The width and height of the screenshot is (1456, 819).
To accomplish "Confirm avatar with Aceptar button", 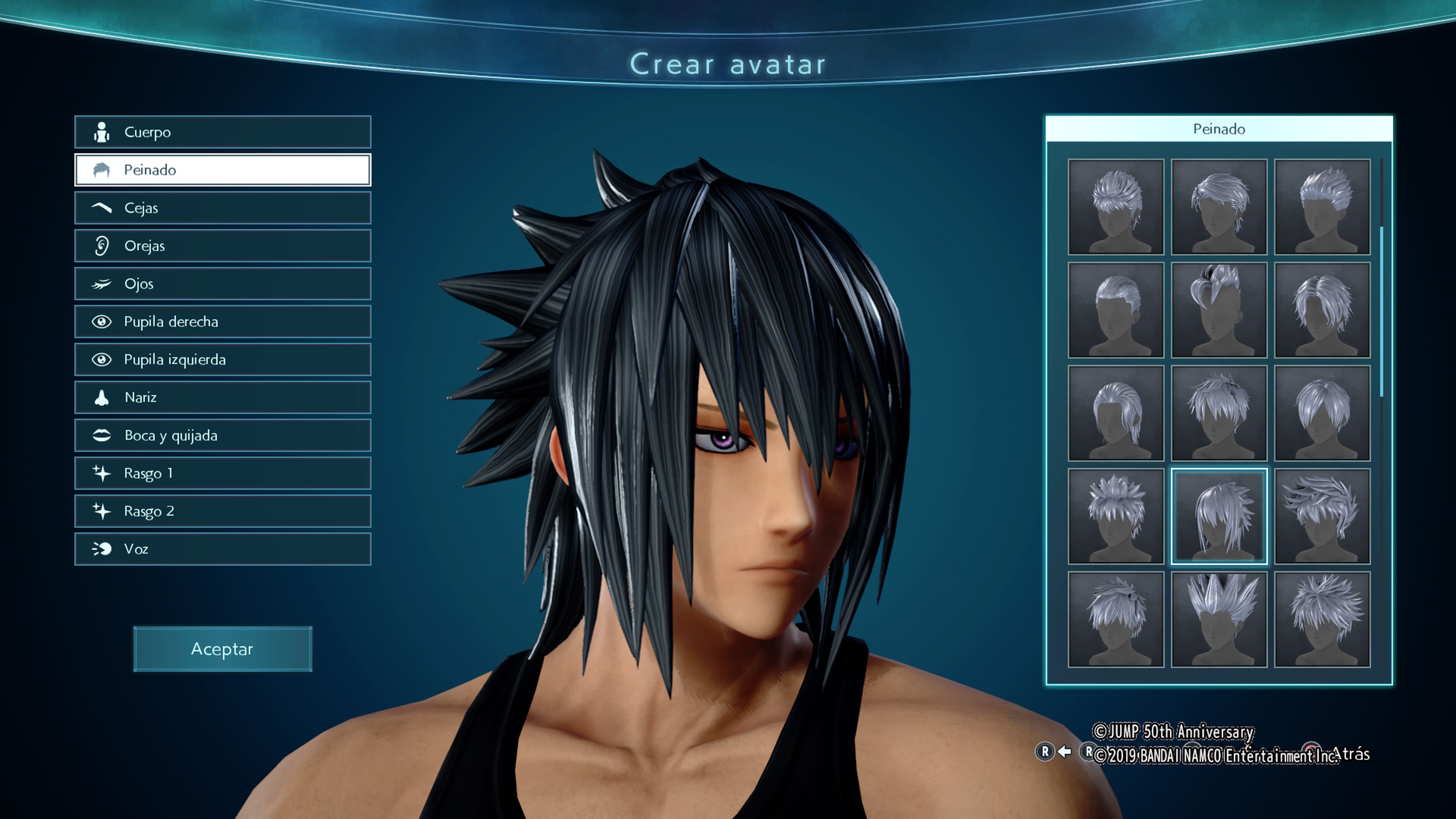I will tap(223, 649).
